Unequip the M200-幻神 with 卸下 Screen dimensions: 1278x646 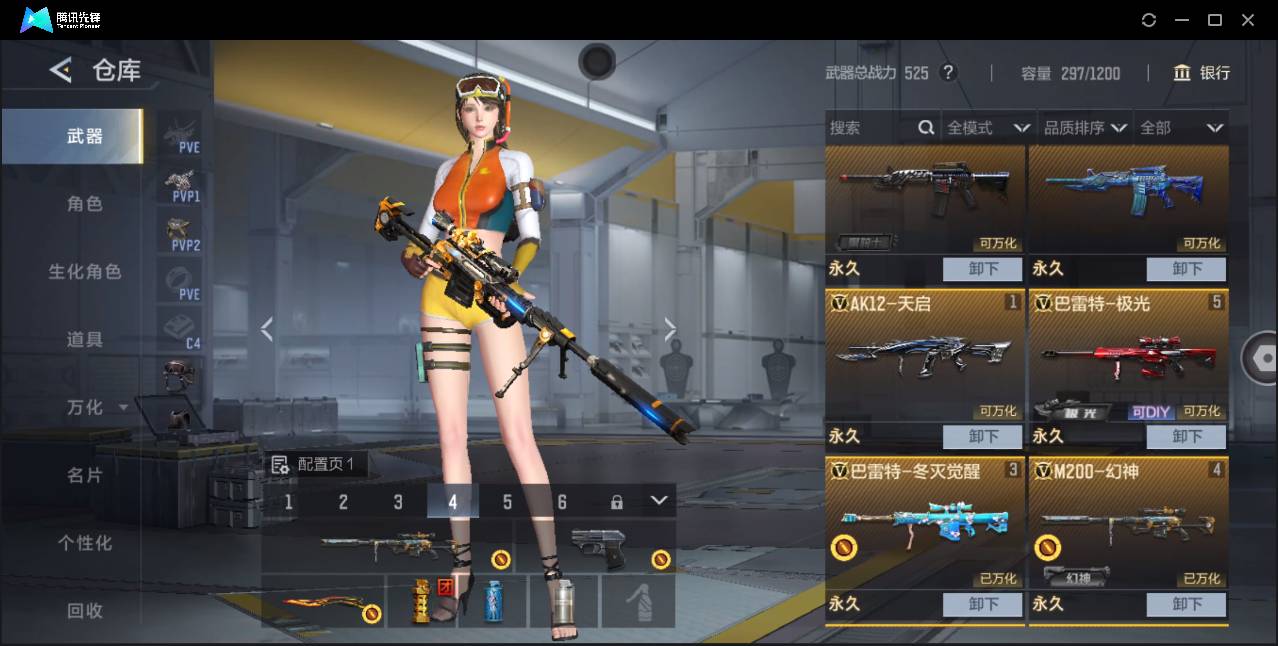[1187, 604]
